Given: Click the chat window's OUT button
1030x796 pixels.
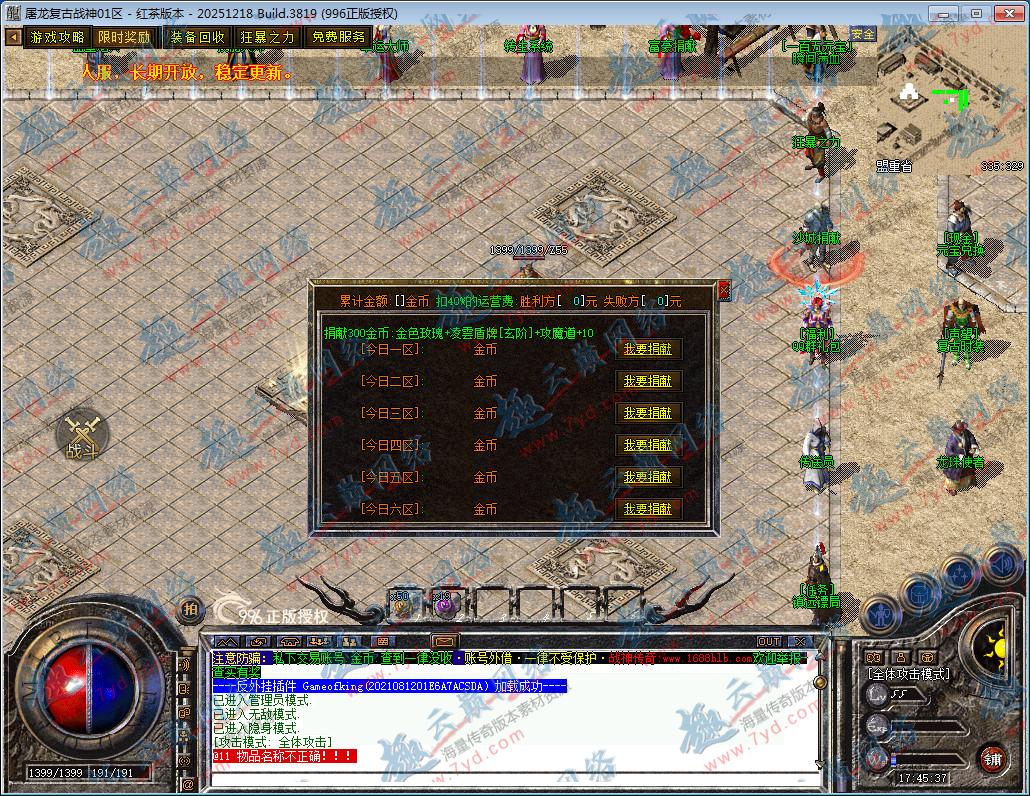Looking at the screenshot, I should 768,641.
